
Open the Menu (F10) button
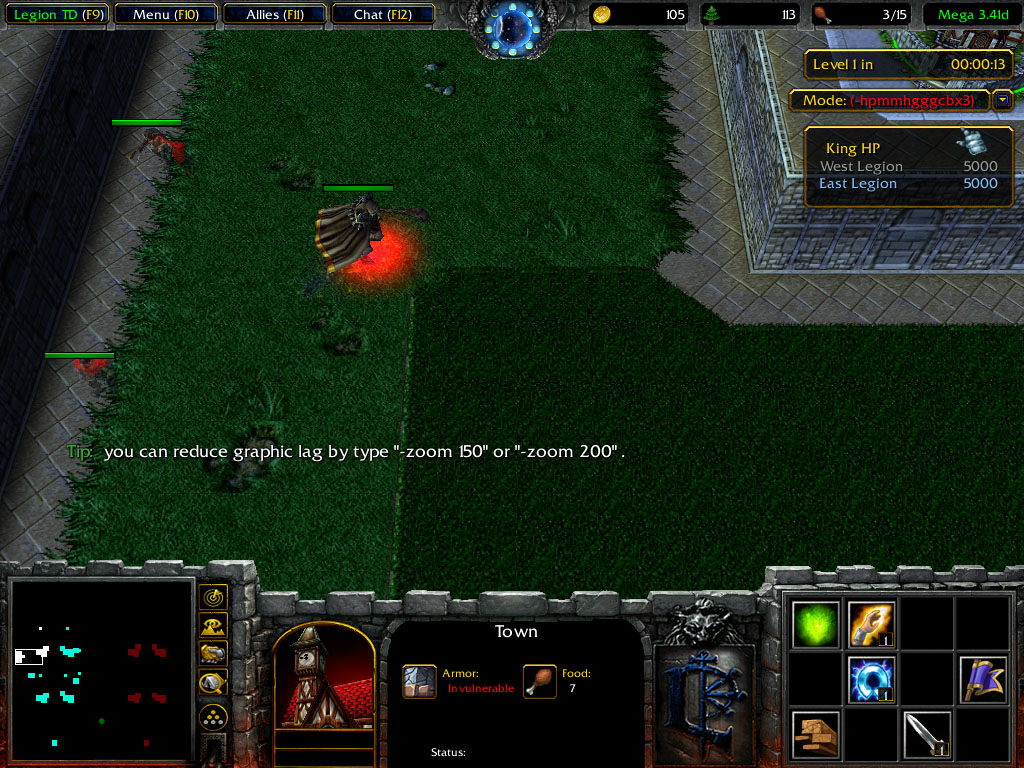[x=166, y=15]
